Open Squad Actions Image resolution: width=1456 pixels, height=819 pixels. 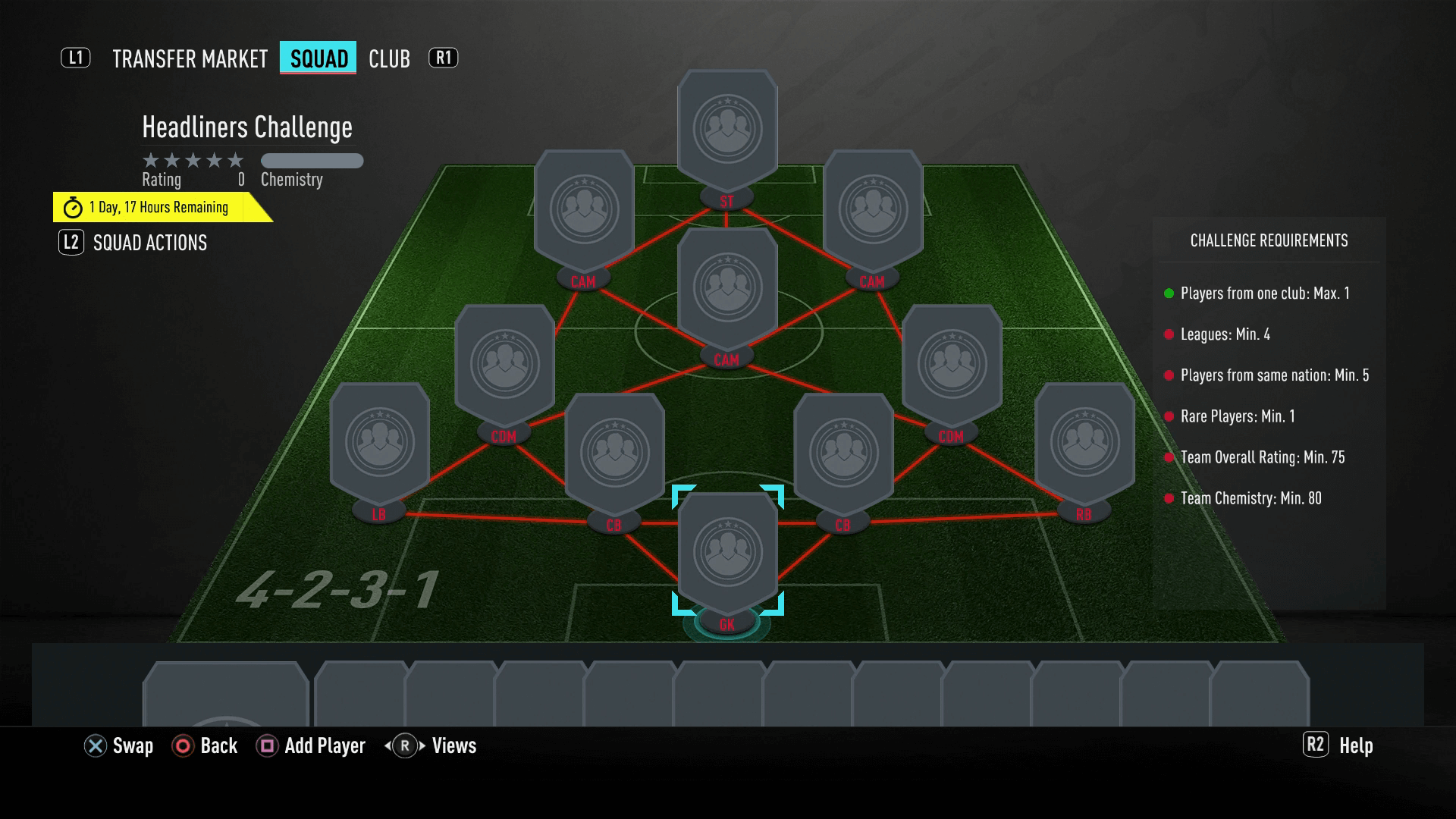(149, 243)
